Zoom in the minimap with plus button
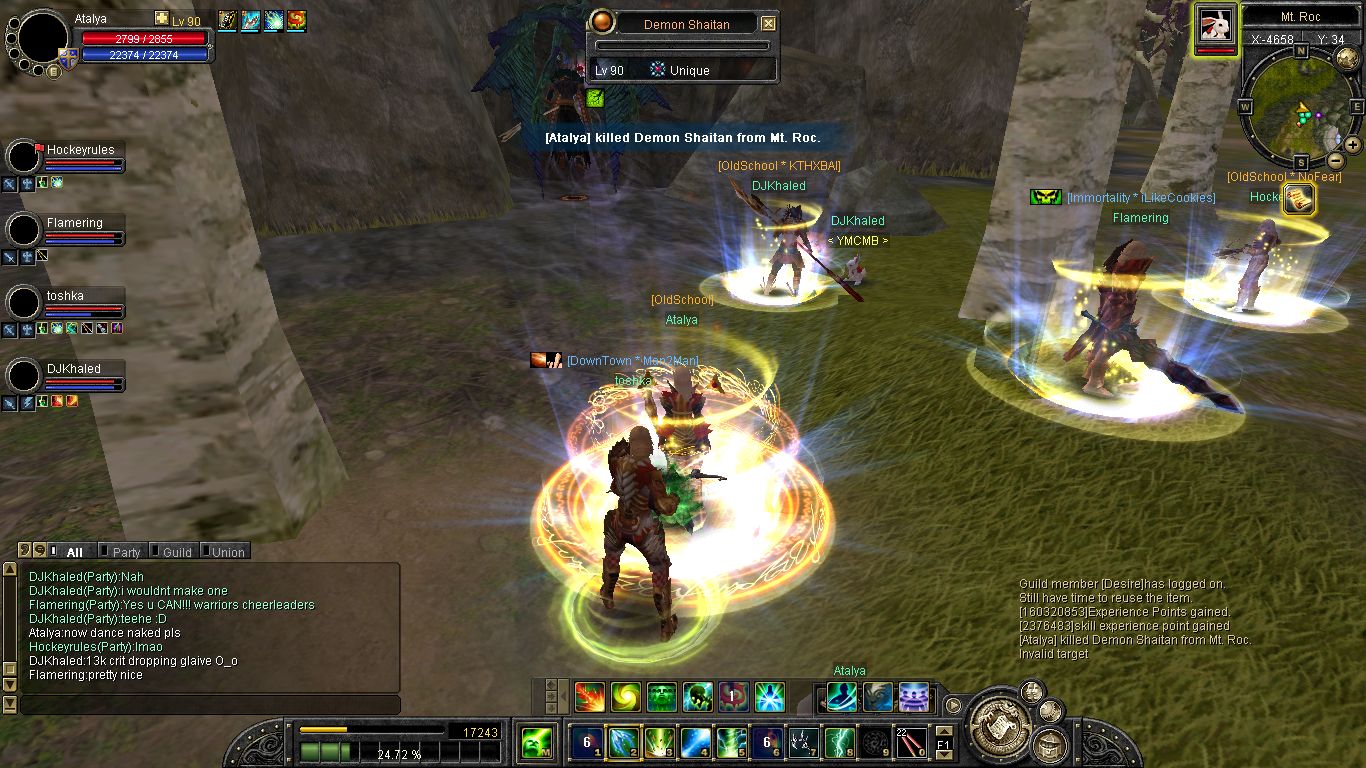The width and height of the screenshot is (1366, 768). point(1352,145)
